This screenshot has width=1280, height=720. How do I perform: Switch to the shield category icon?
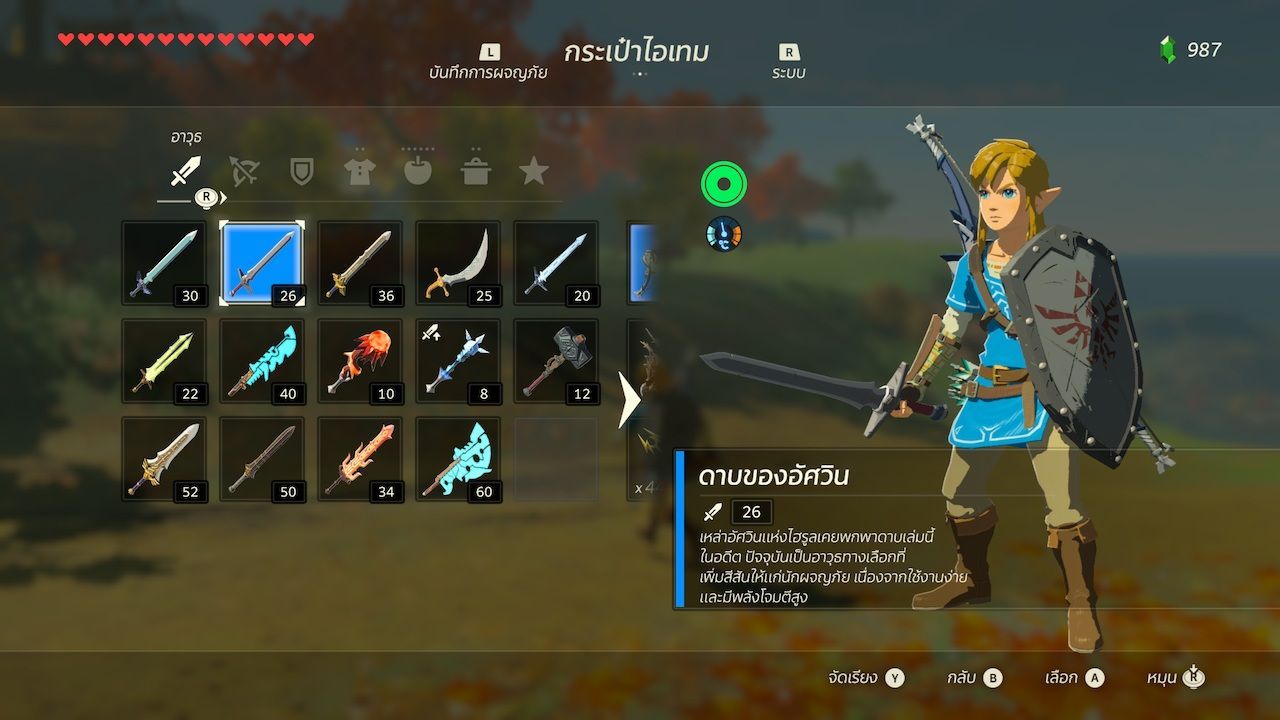(301, 170)
